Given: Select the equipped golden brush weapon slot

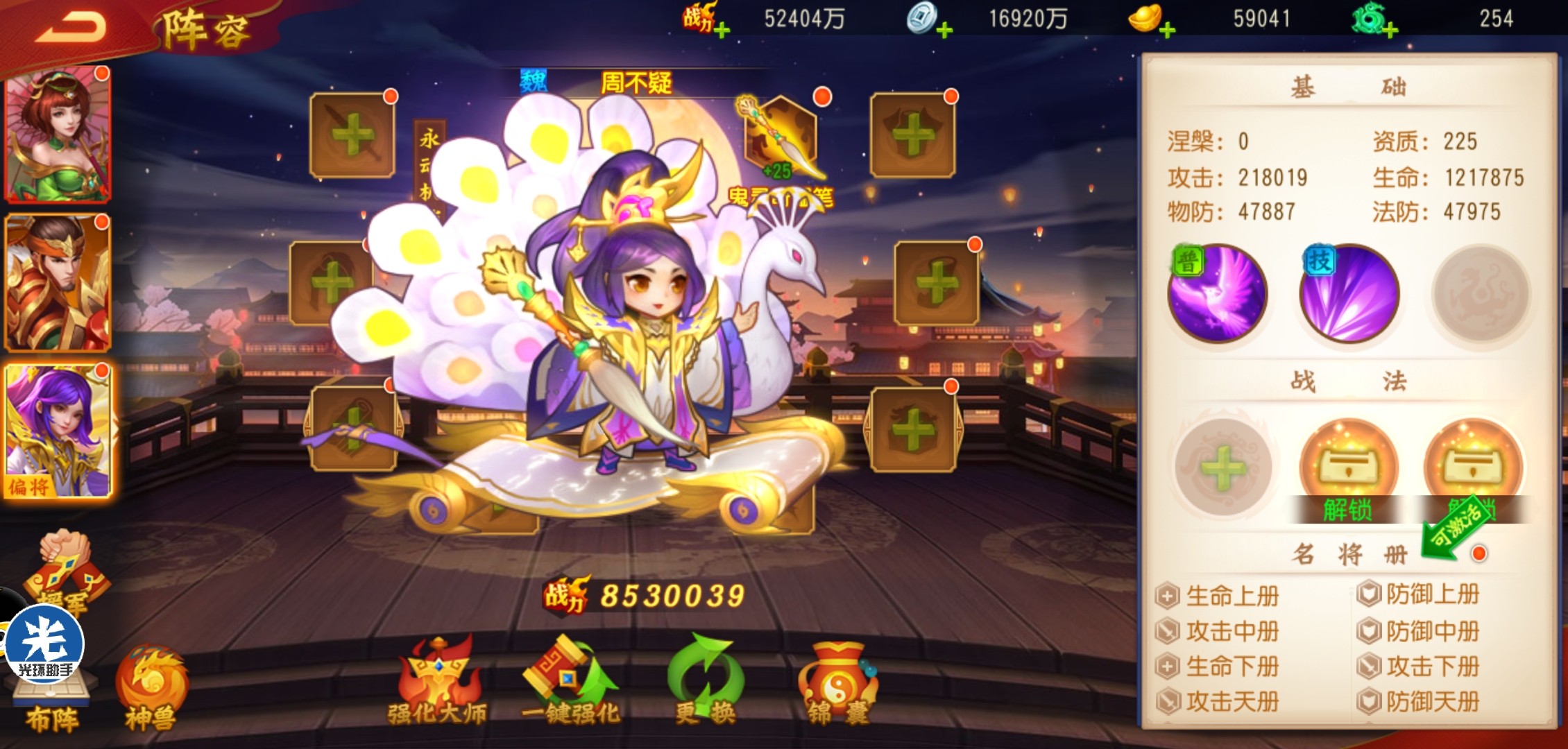Looking at the screenshot, I should tap(781, 137).
